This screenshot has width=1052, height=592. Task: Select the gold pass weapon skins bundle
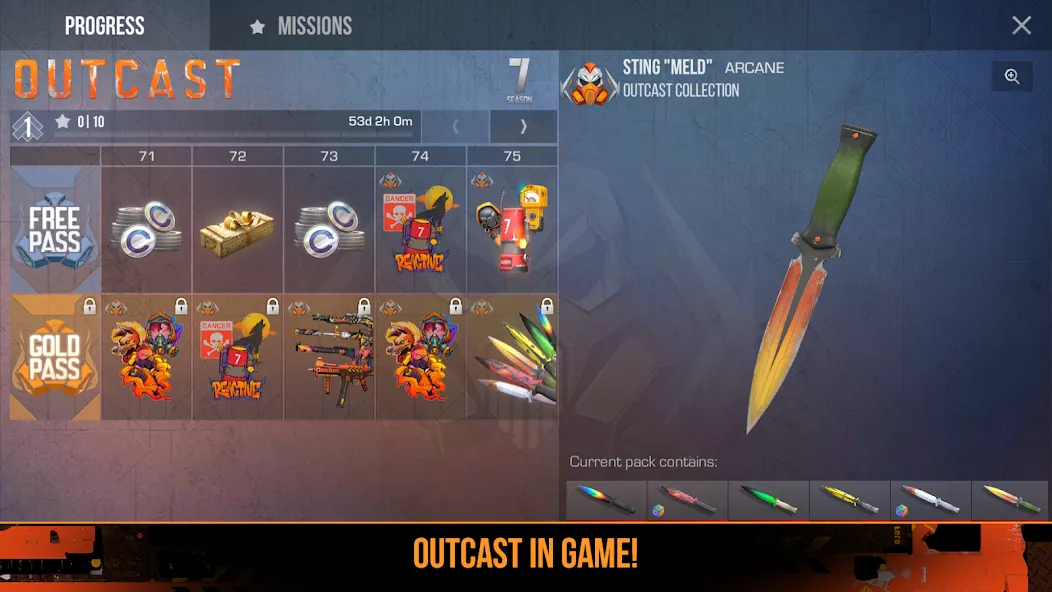point(329,357)
